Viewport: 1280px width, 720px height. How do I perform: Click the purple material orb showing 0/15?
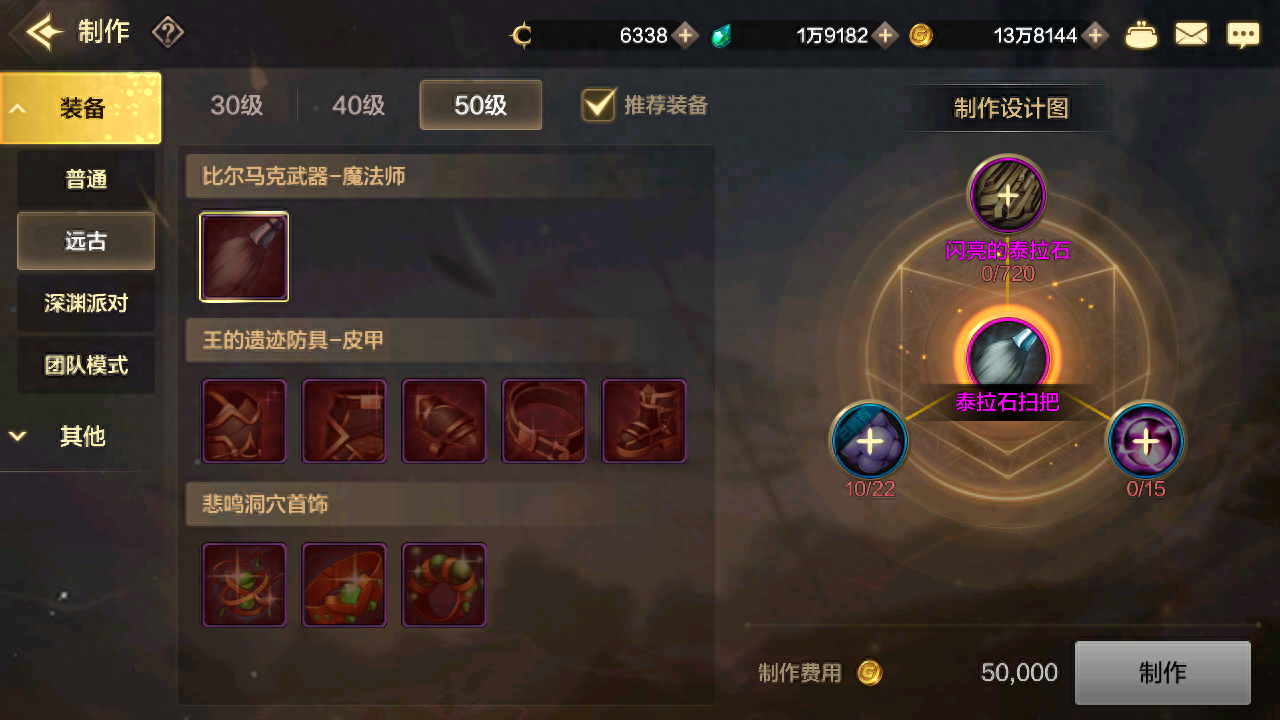(x=1145, y=440)
